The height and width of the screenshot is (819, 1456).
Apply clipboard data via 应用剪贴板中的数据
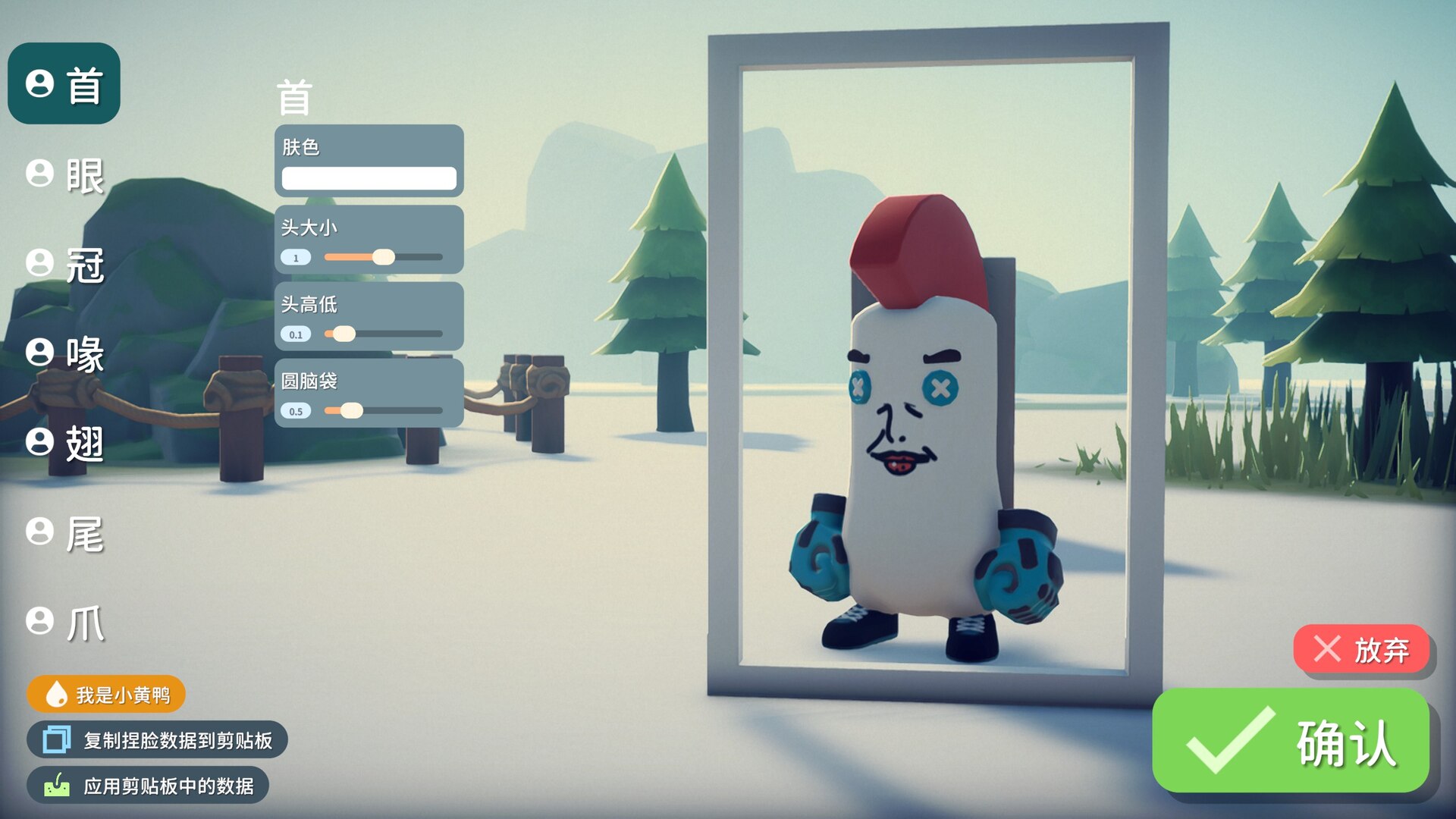click(x=149, y=786)
